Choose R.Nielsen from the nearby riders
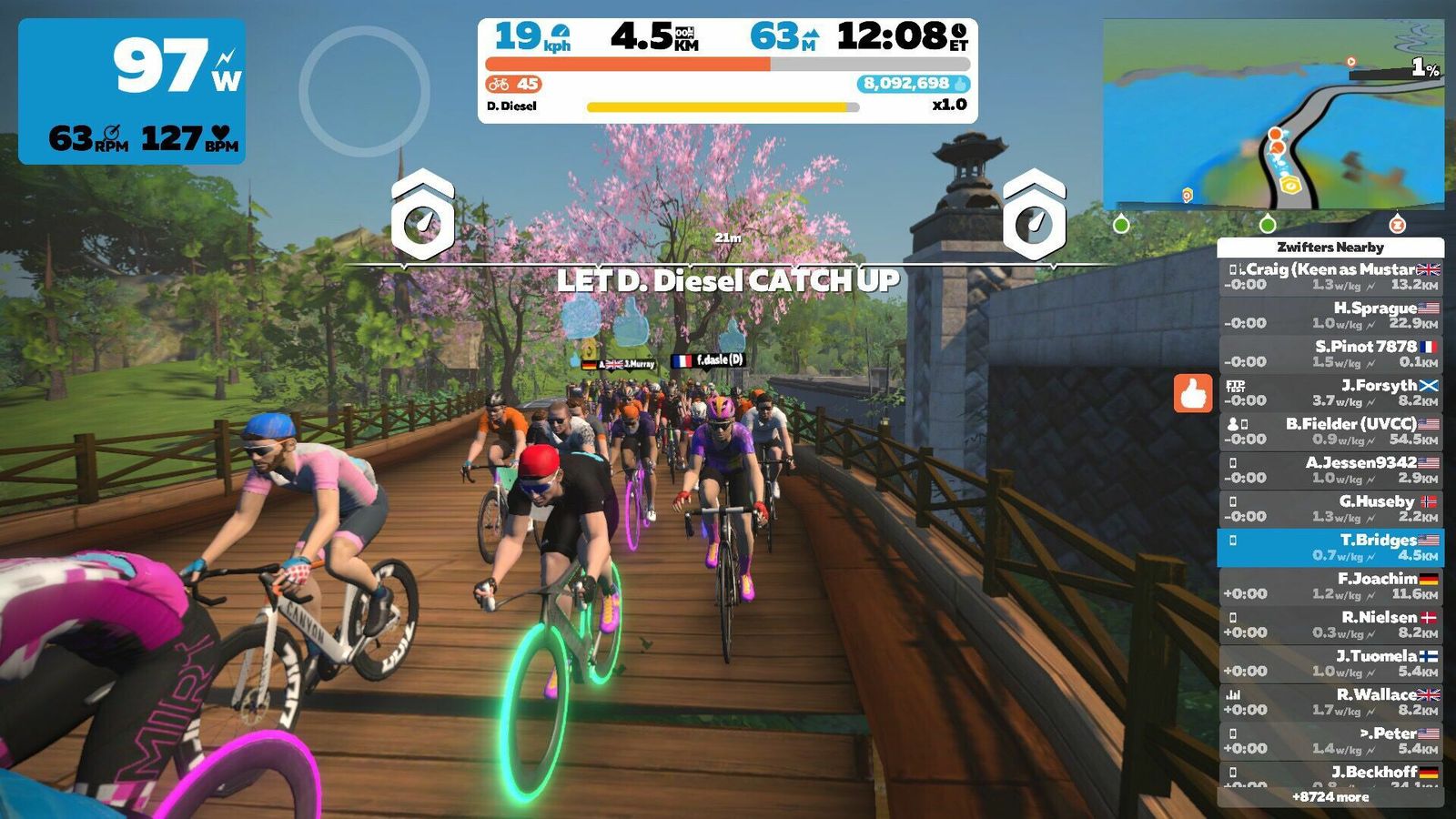This screenshot has height=819, width=1456. pyautogui.click(x=1330, y=625)
